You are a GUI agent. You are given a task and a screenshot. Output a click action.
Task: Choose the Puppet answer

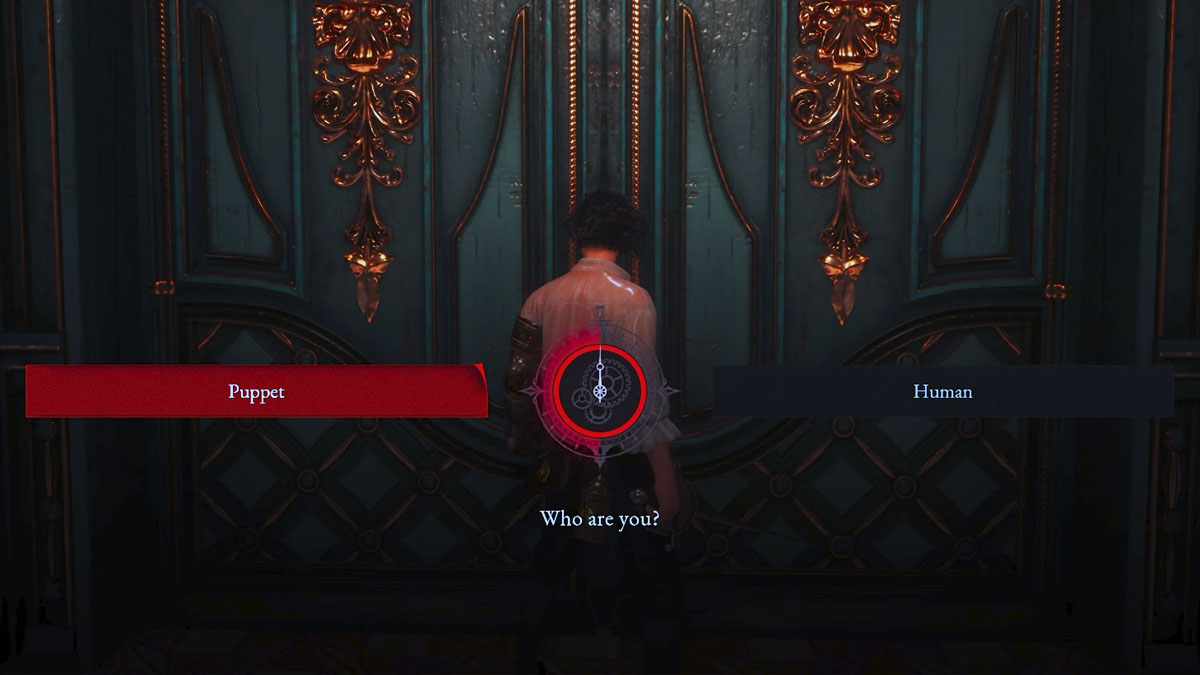256,391
